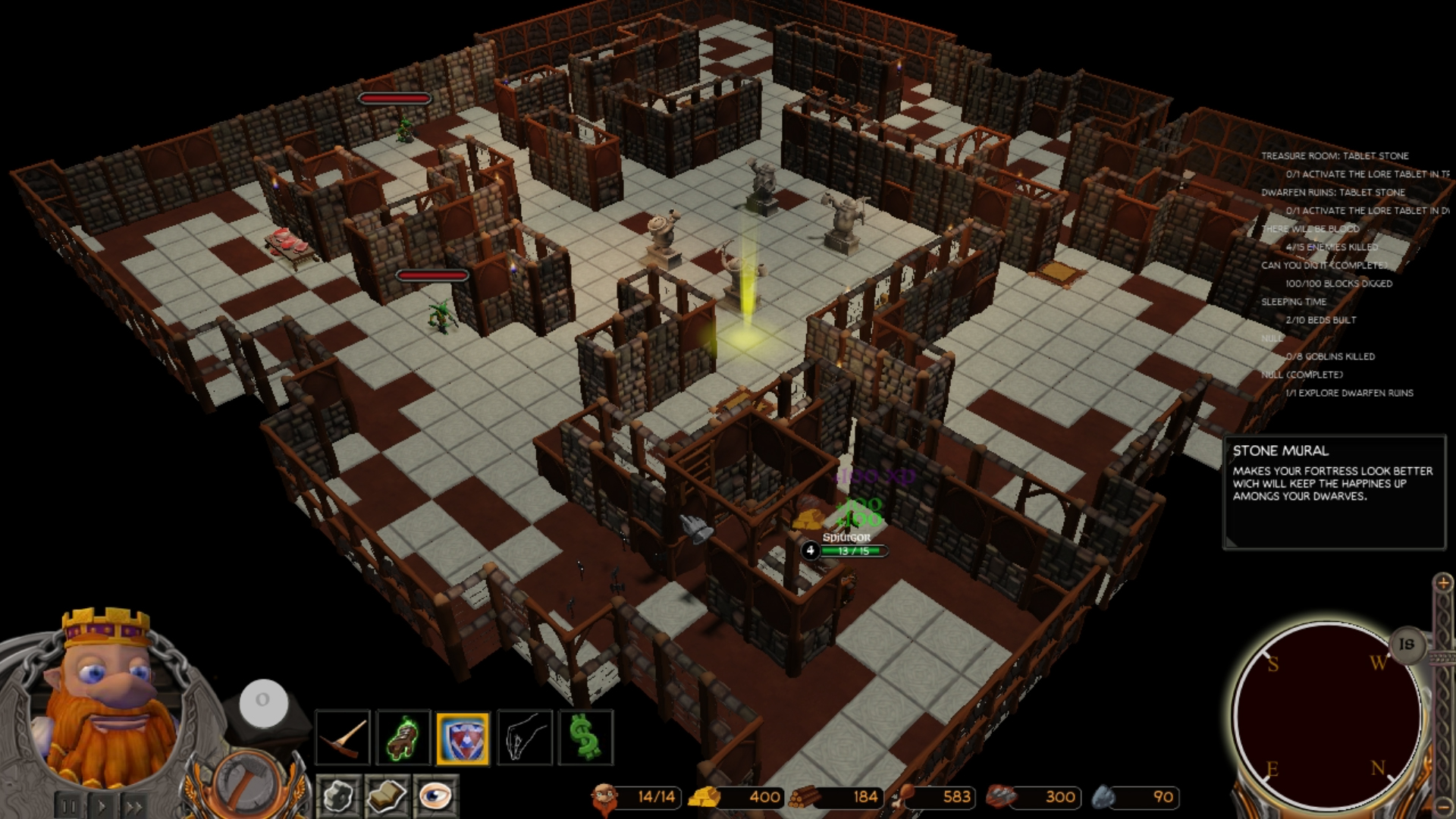Select the highlighted shield icon
Screen dimensions: 1456x819
click(x=463, y=738)
